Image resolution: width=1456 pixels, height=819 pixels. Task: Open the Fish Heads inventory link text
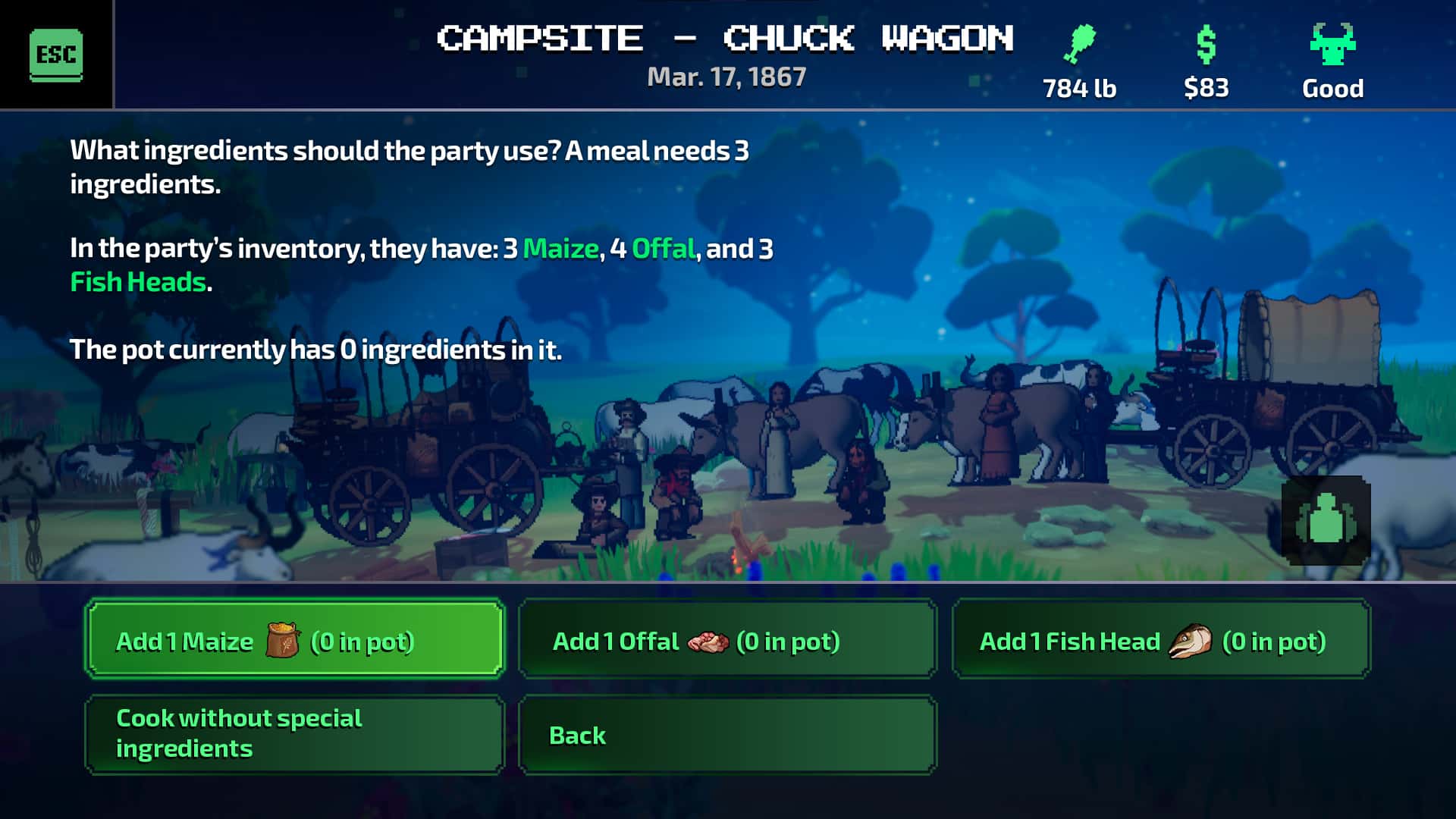click(x=136, y=282)
